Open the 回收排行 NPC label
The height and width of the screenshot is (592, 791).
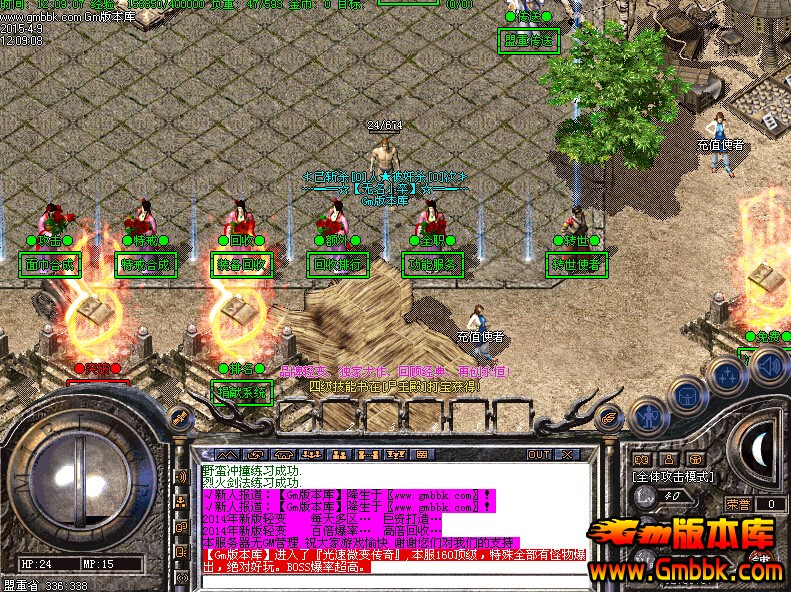pos(337,265)
